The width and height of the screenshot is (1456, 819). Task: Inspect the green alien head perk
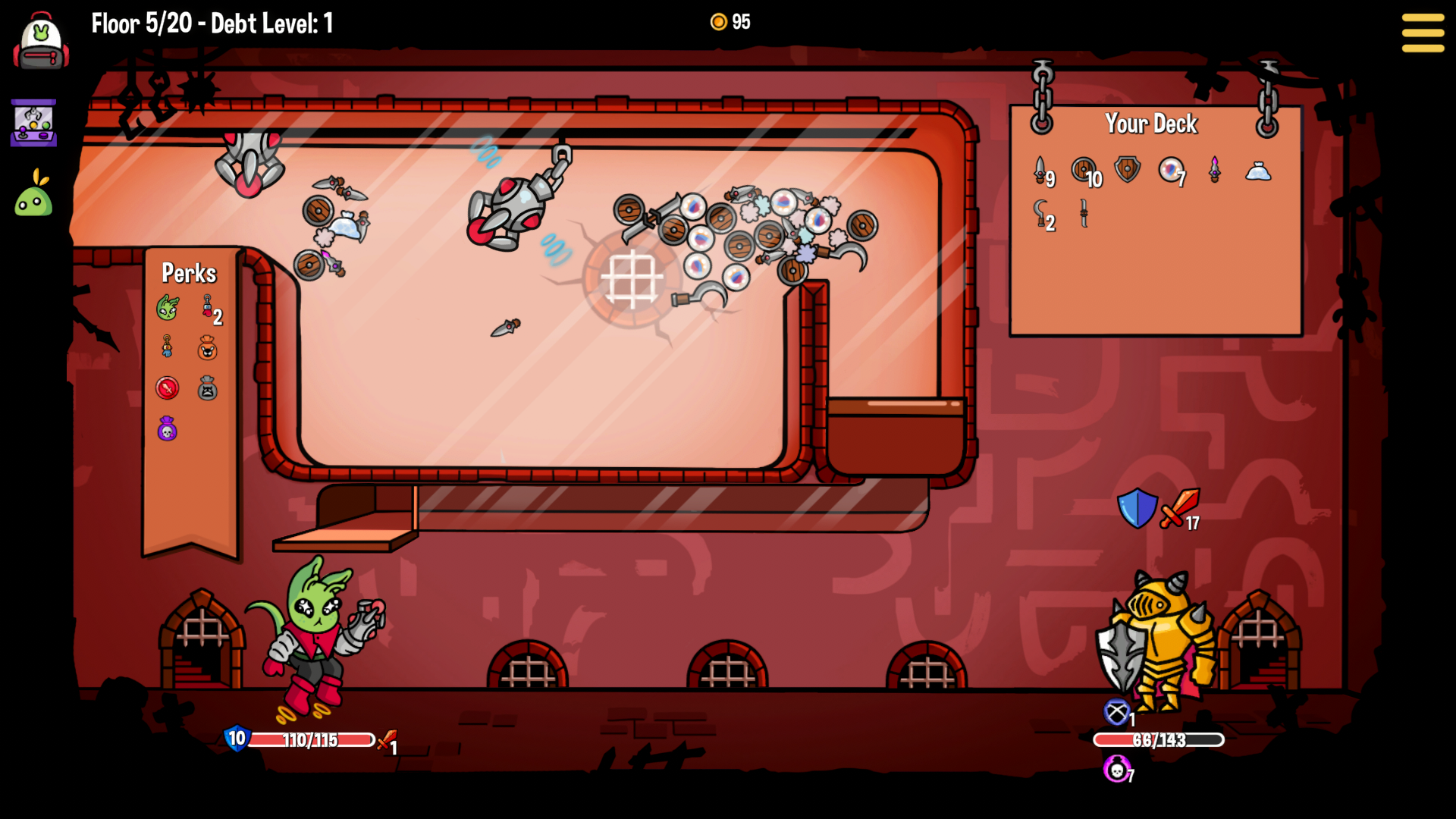pyautogui.click(x=168, y=308)
